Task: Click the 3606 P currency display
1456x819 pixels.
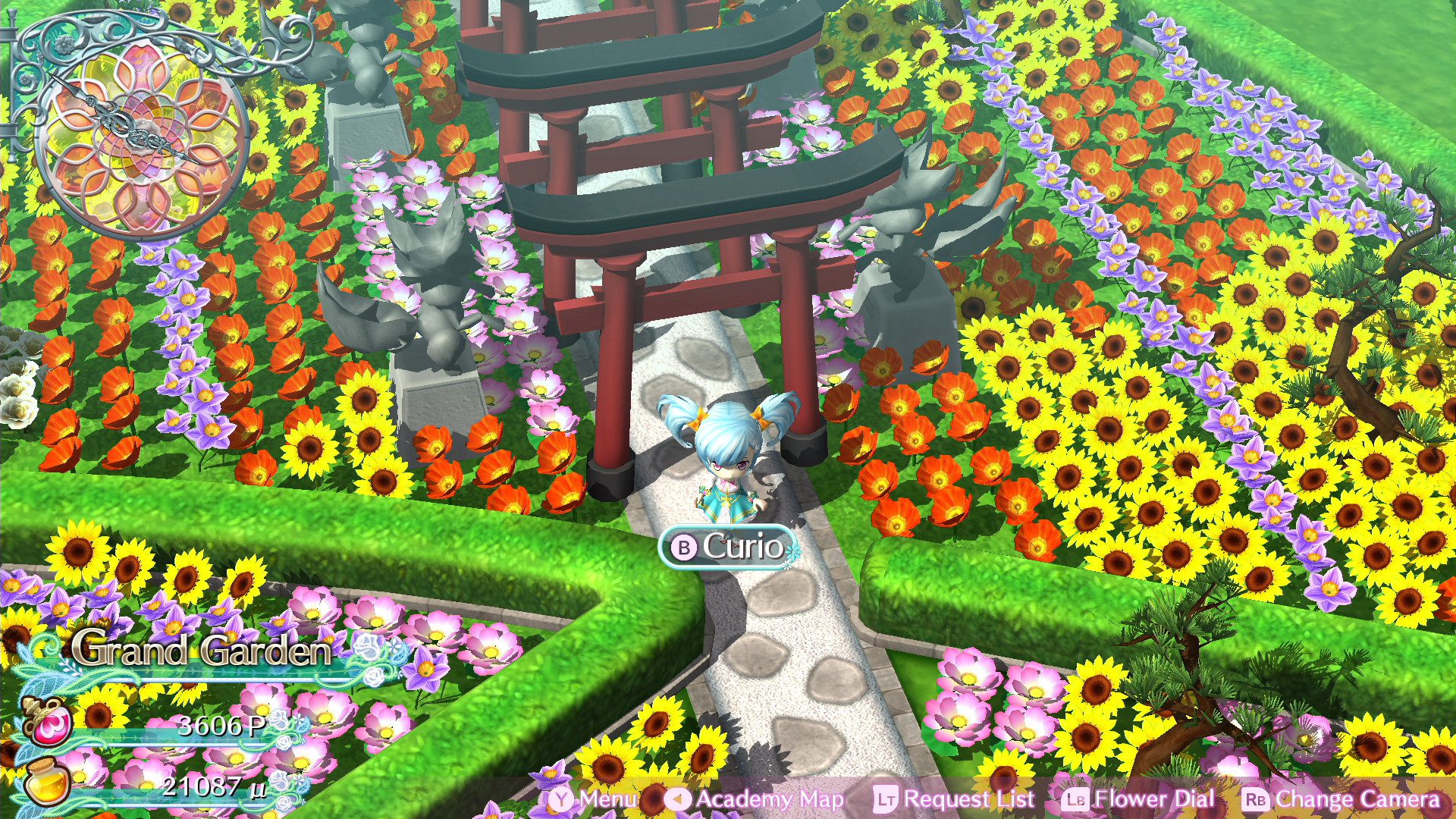Action: (x=220, y=726)
